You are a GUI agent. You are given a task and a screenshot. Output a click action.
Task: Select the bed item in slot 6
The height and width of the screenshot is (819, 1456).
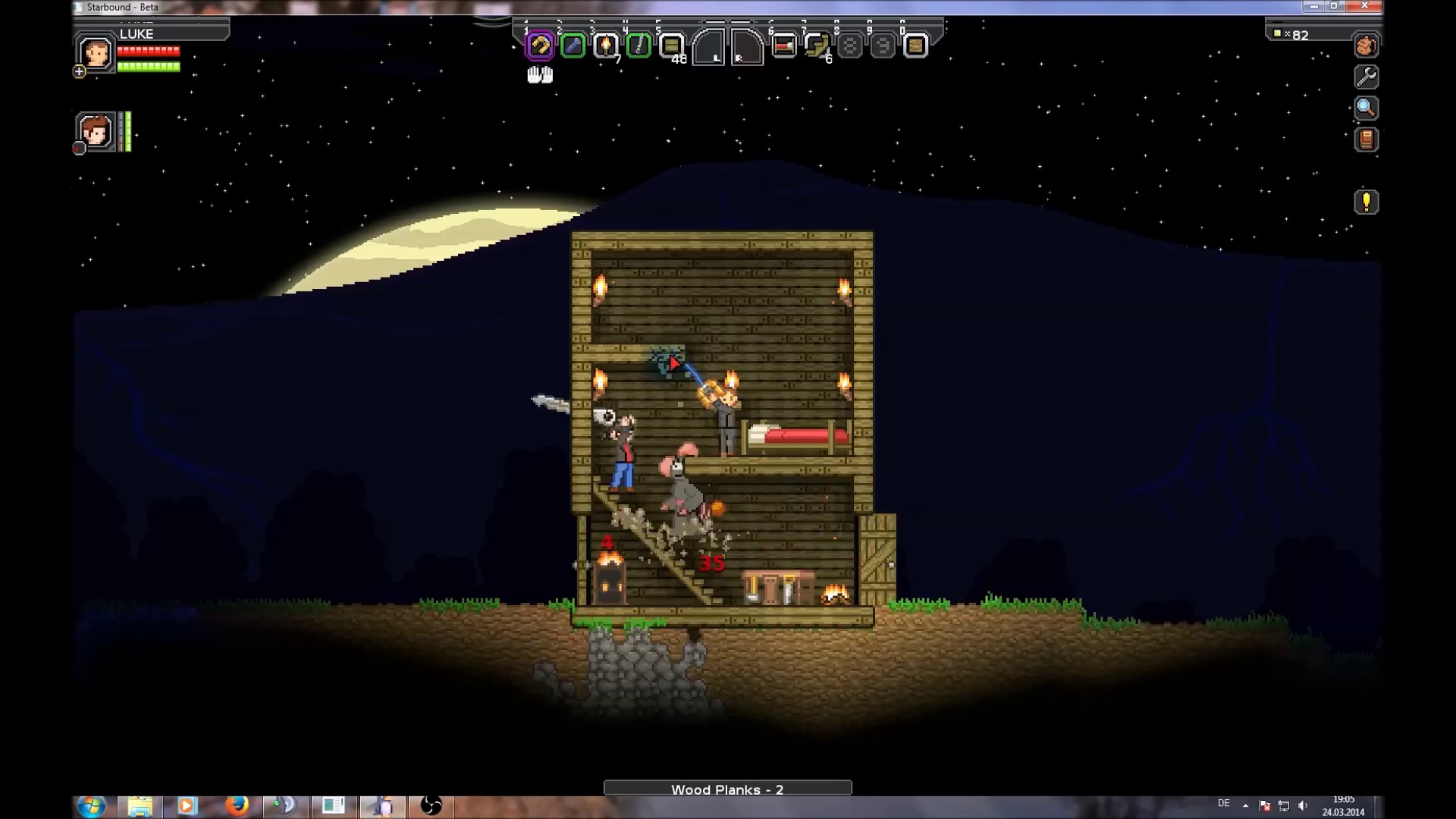click(784, 46)
